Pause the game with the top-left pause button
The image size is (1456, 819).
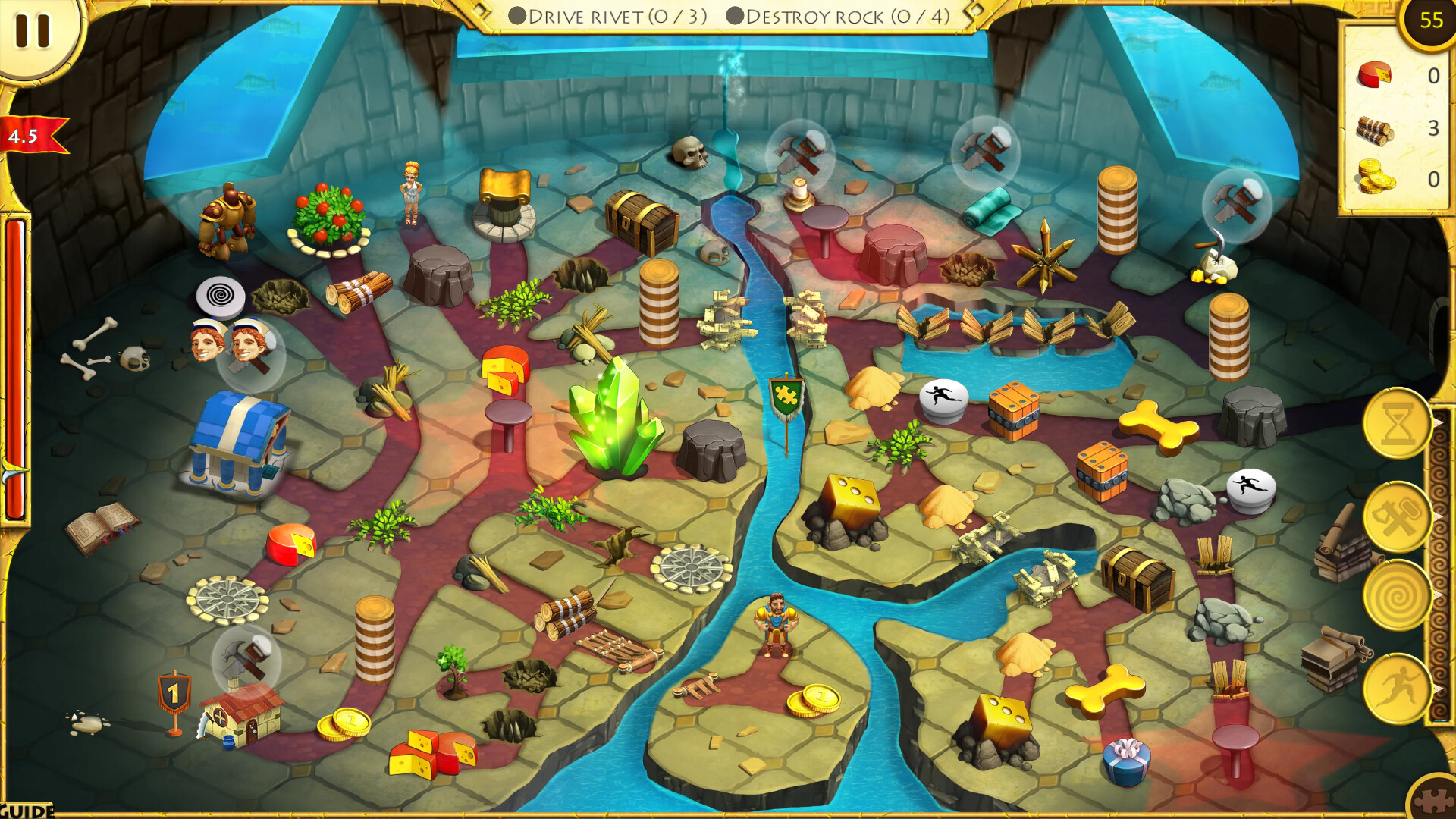coord(32,30)
